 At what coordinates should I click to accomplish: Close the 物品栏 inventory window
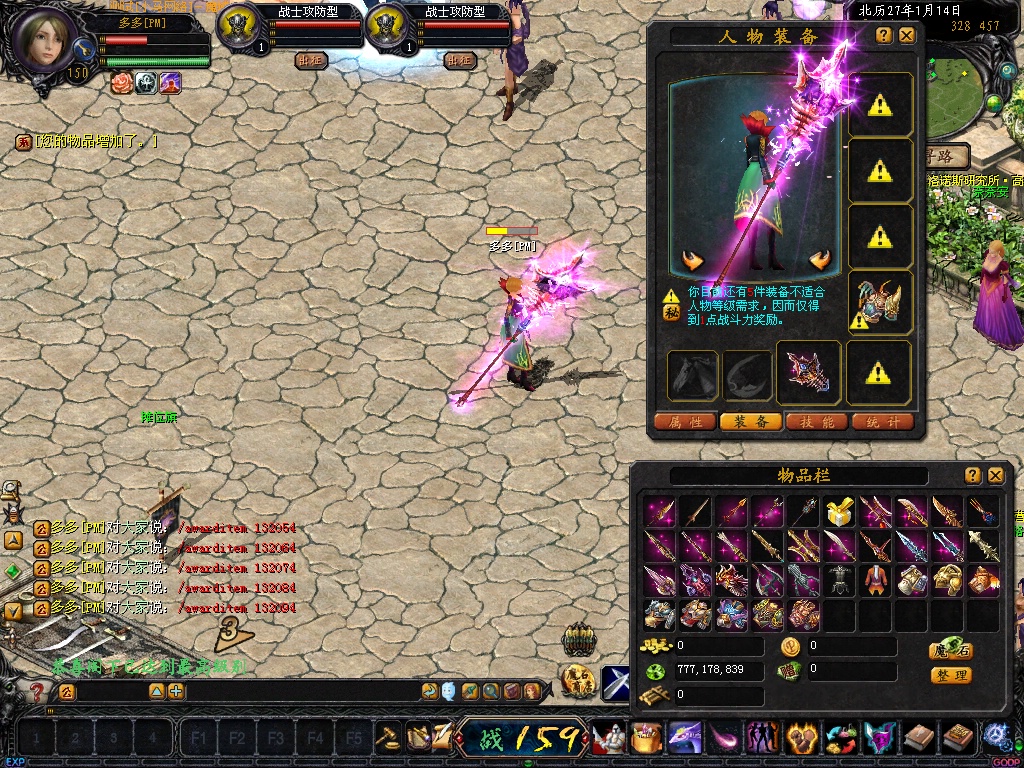[995, 475]
